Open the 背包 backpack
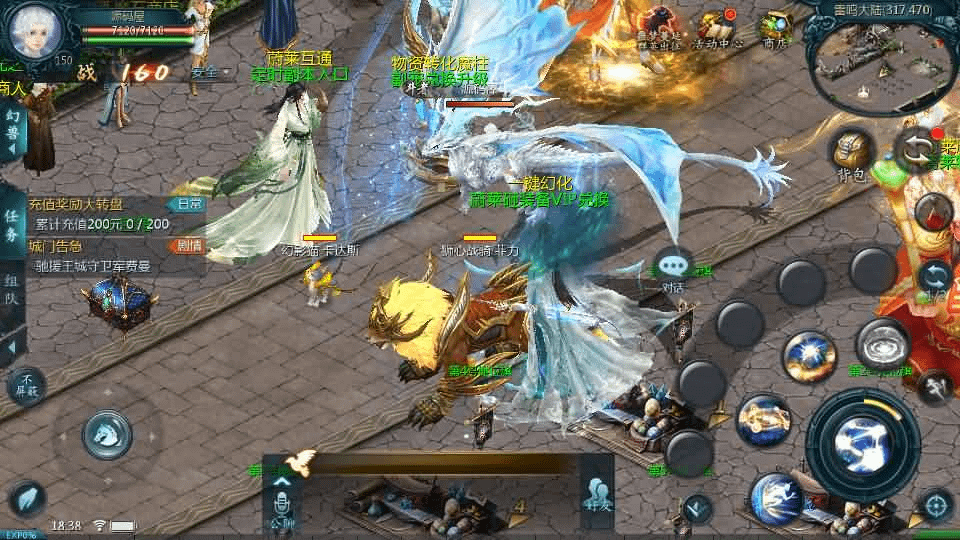The image size is (960, 540). [852, 153]
